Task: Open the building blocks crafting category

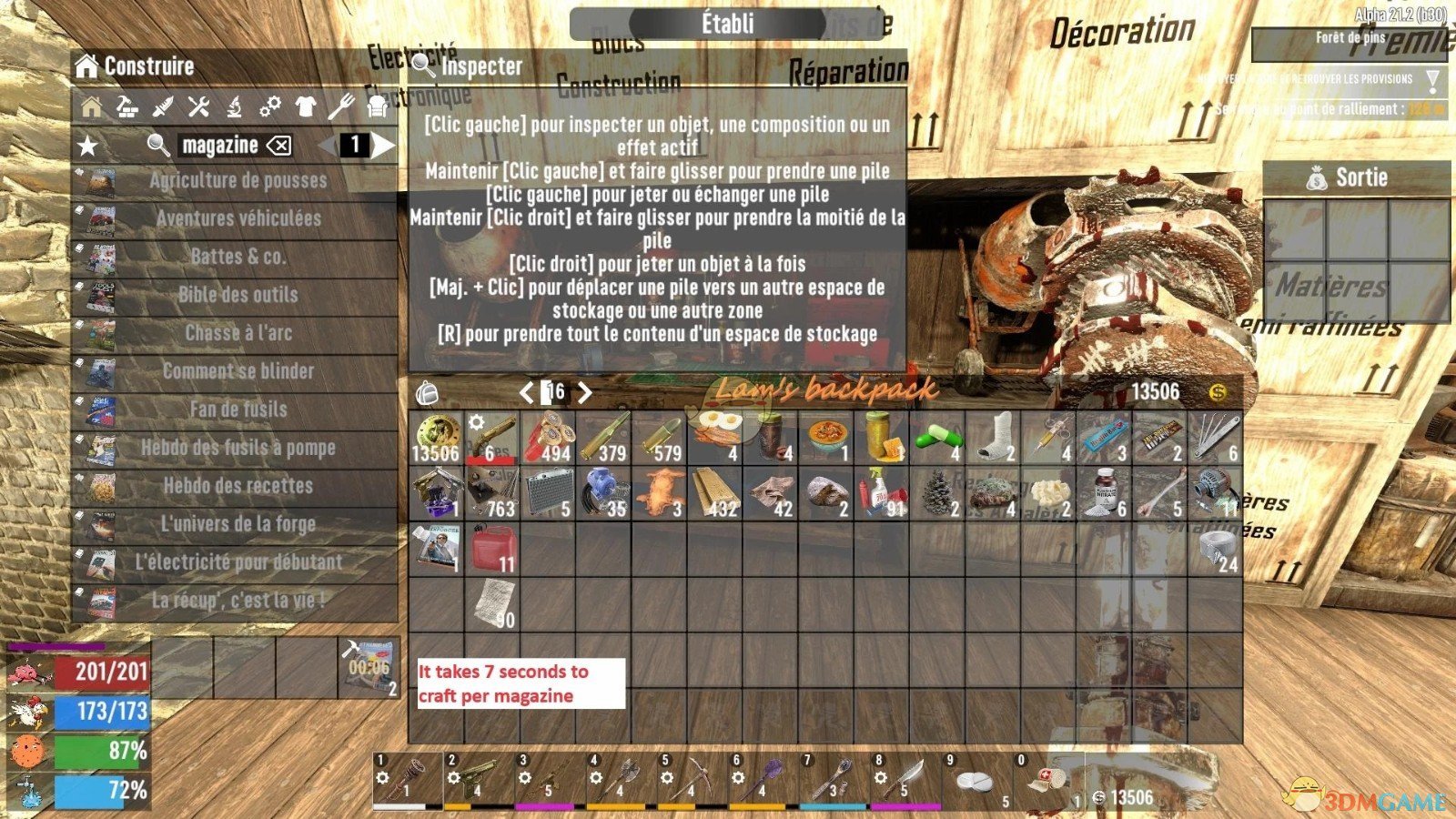Action: click(126, 107)
